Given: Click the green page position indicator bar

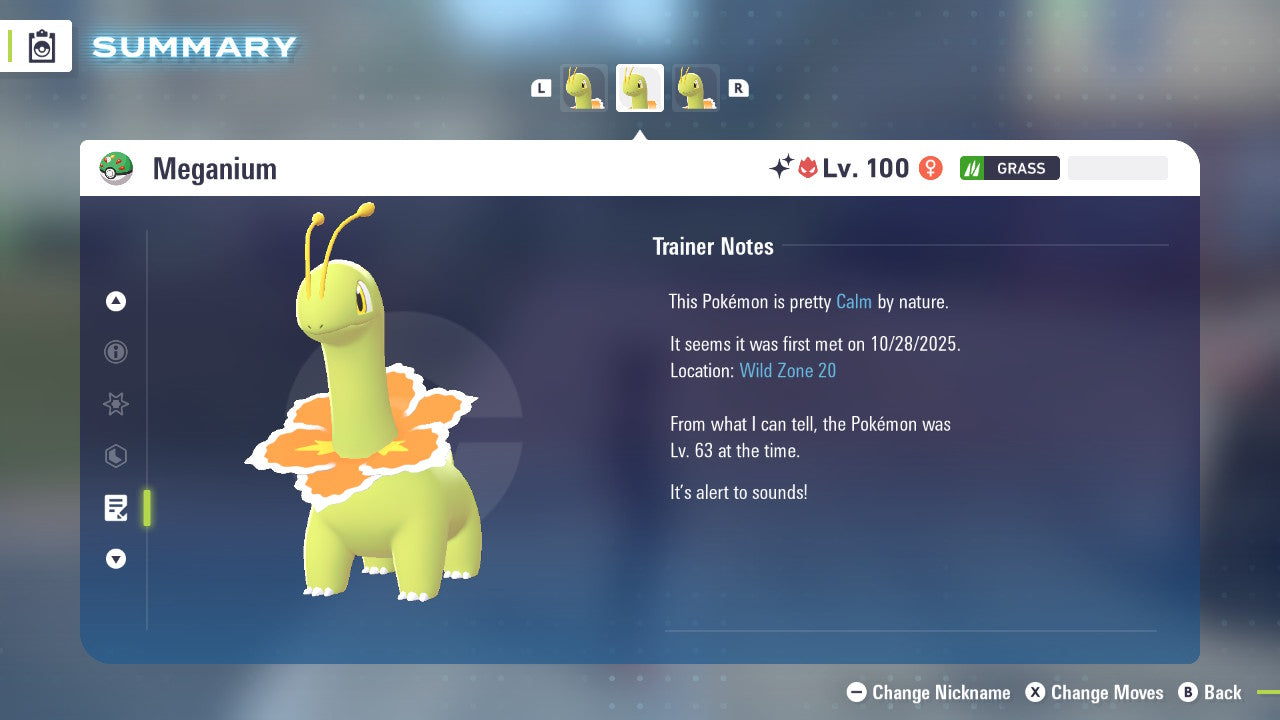Looking at the screenshot, I should (146, 508).
